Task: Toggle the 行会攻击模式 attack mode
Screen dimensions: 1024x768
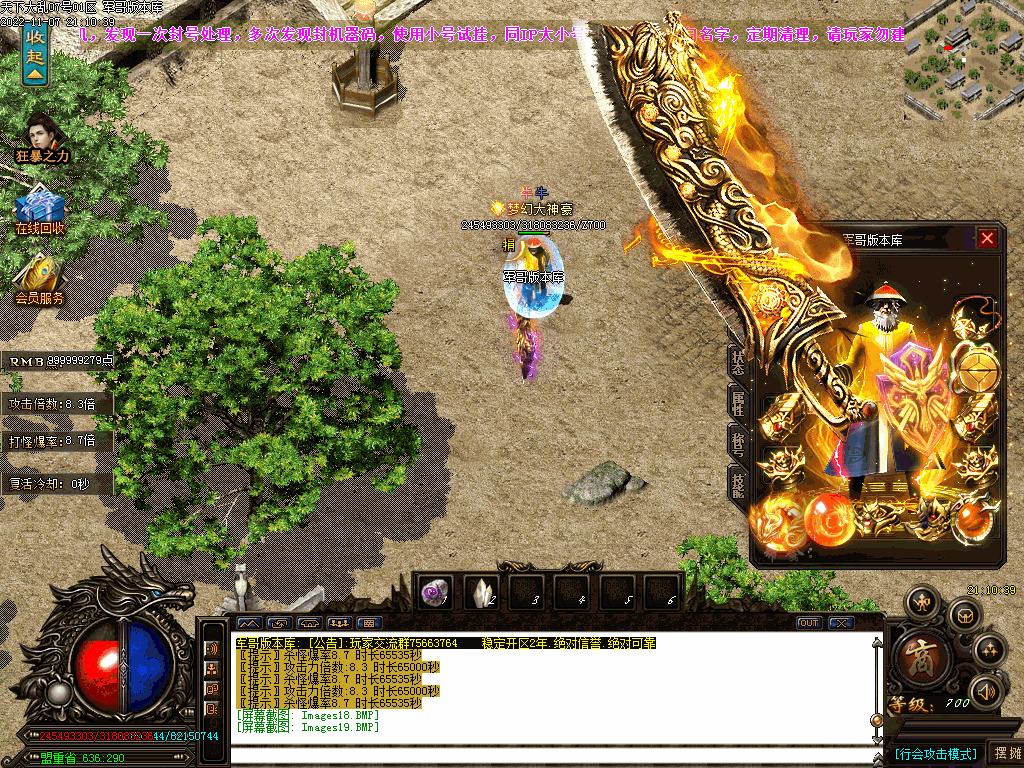Action: coord(935,753)
